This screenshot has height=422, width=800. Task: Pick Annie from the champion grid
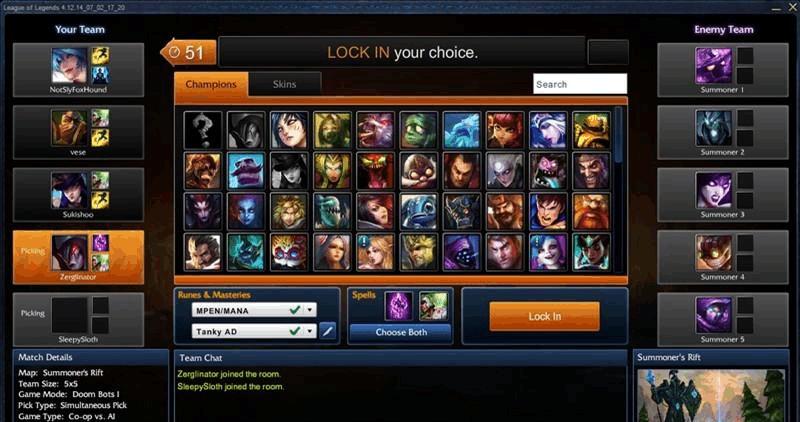click(505, 129)
